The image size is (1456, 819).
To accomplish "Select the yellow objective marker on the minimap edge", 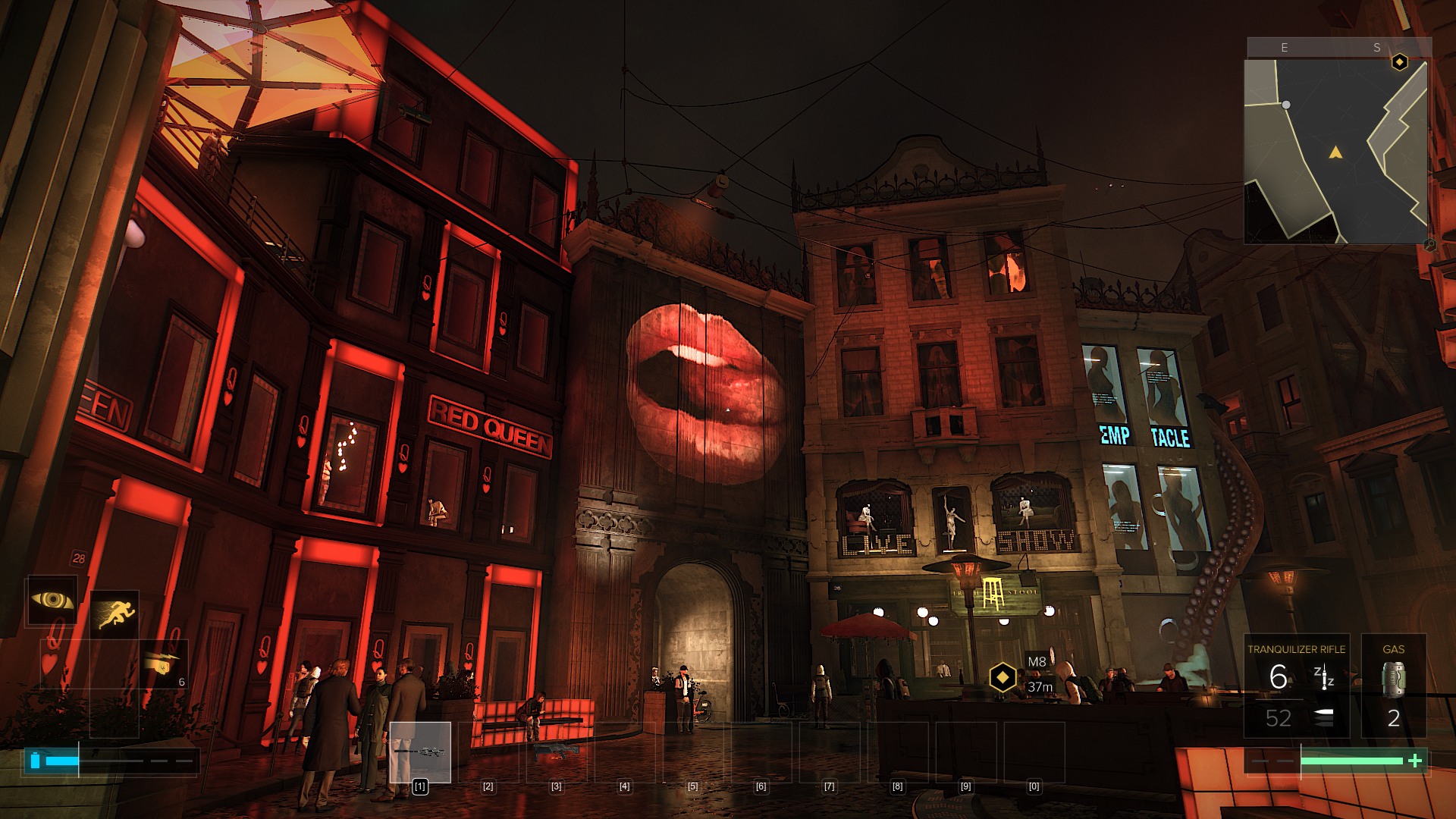I will click(1400, 62).
